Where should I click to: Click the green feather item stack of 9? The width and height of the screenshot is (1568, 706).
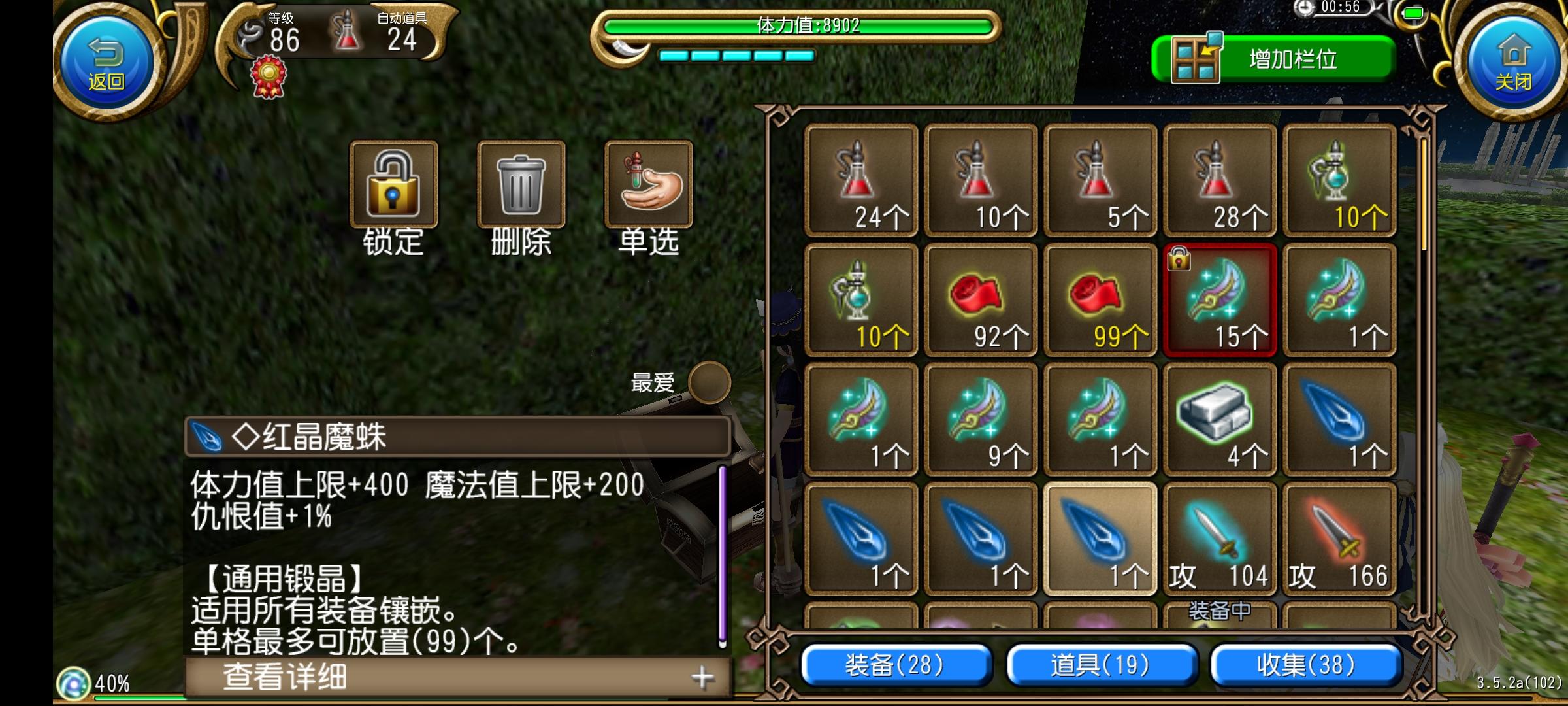(981, 420)
